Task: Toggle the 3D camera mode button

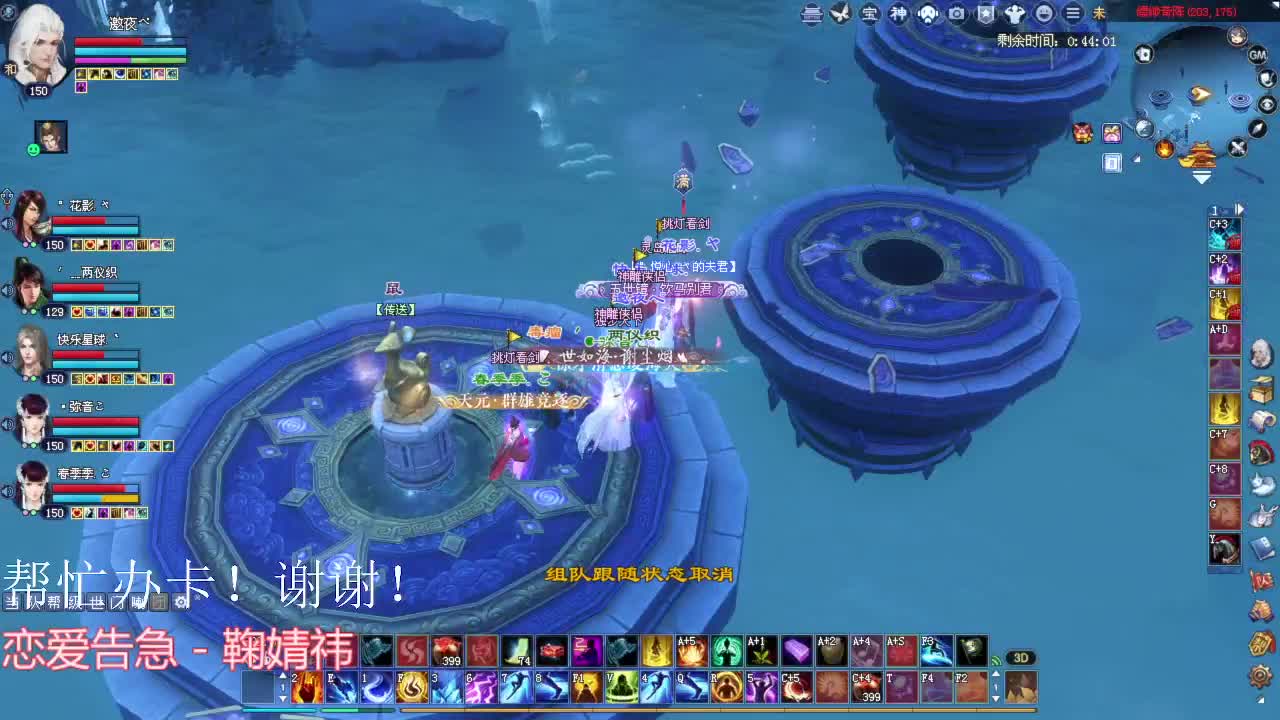Action: click(1022, 657)
